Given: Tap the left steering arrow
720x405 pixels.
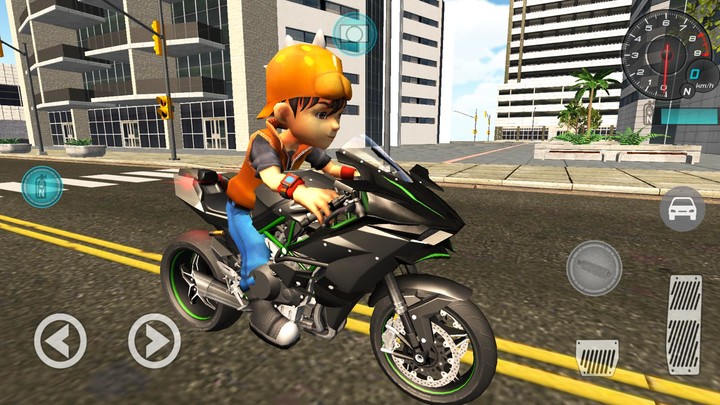Looking at the screenshot, I should click(60, 341).
